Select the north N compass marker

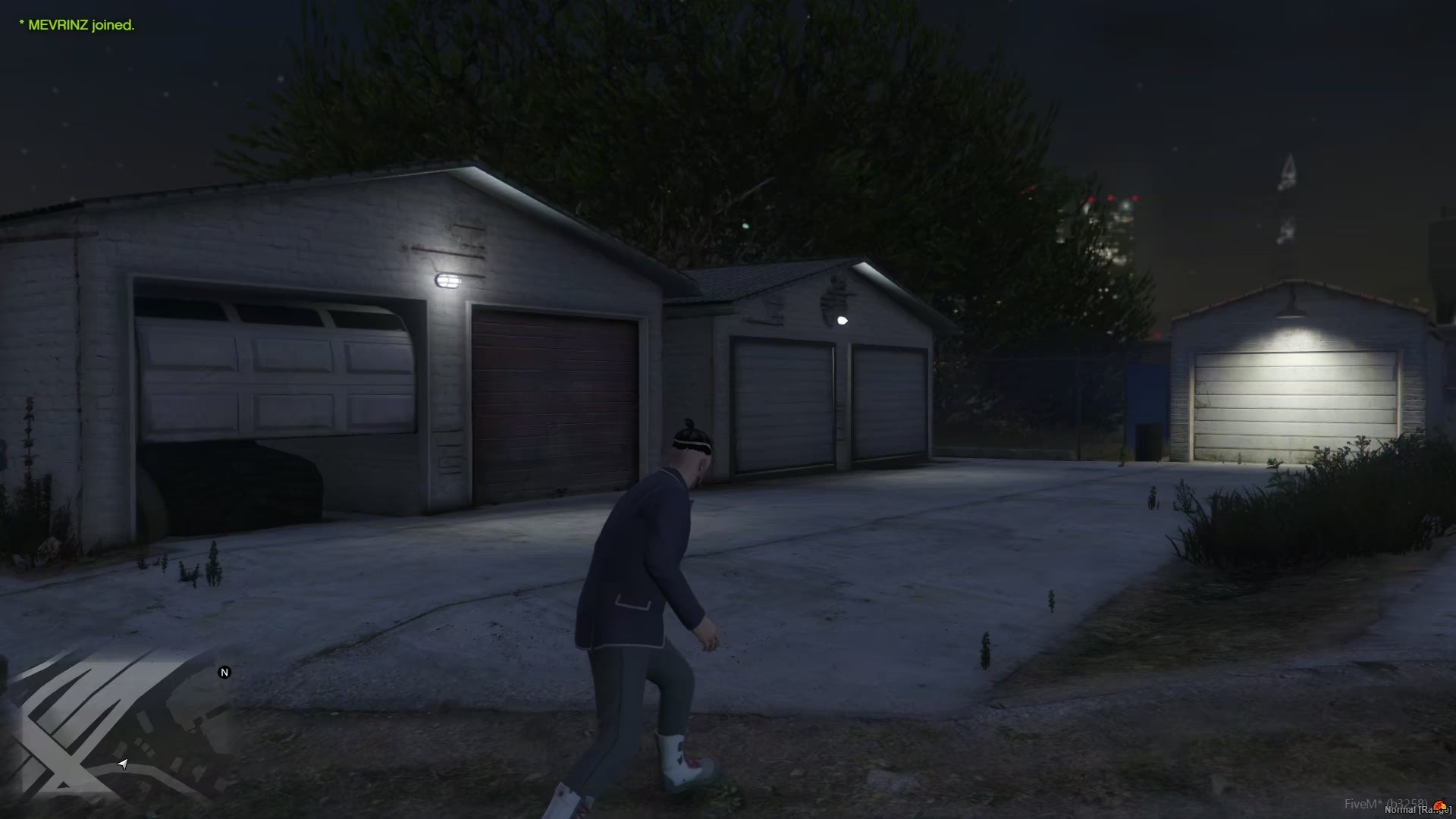(224, 673)
